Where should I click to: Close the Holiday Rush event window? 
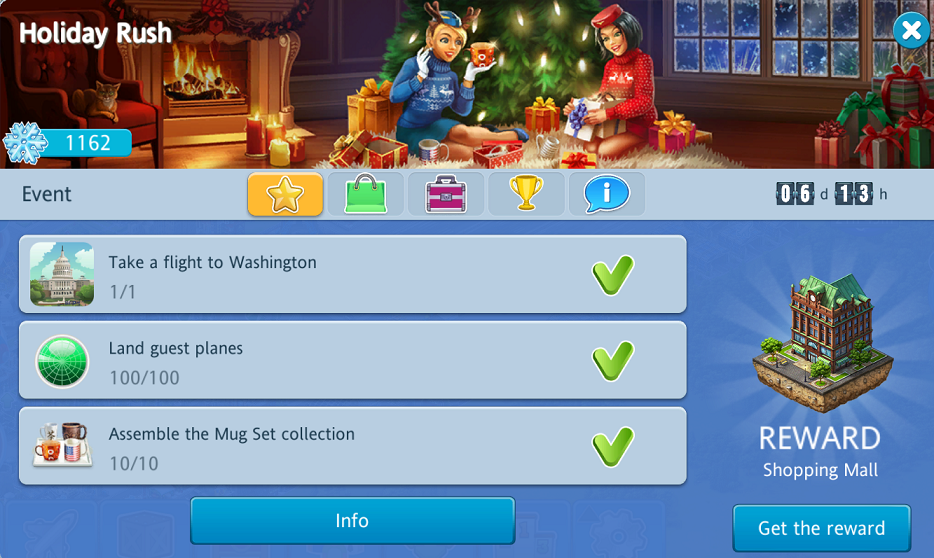[x=910, y=31]
